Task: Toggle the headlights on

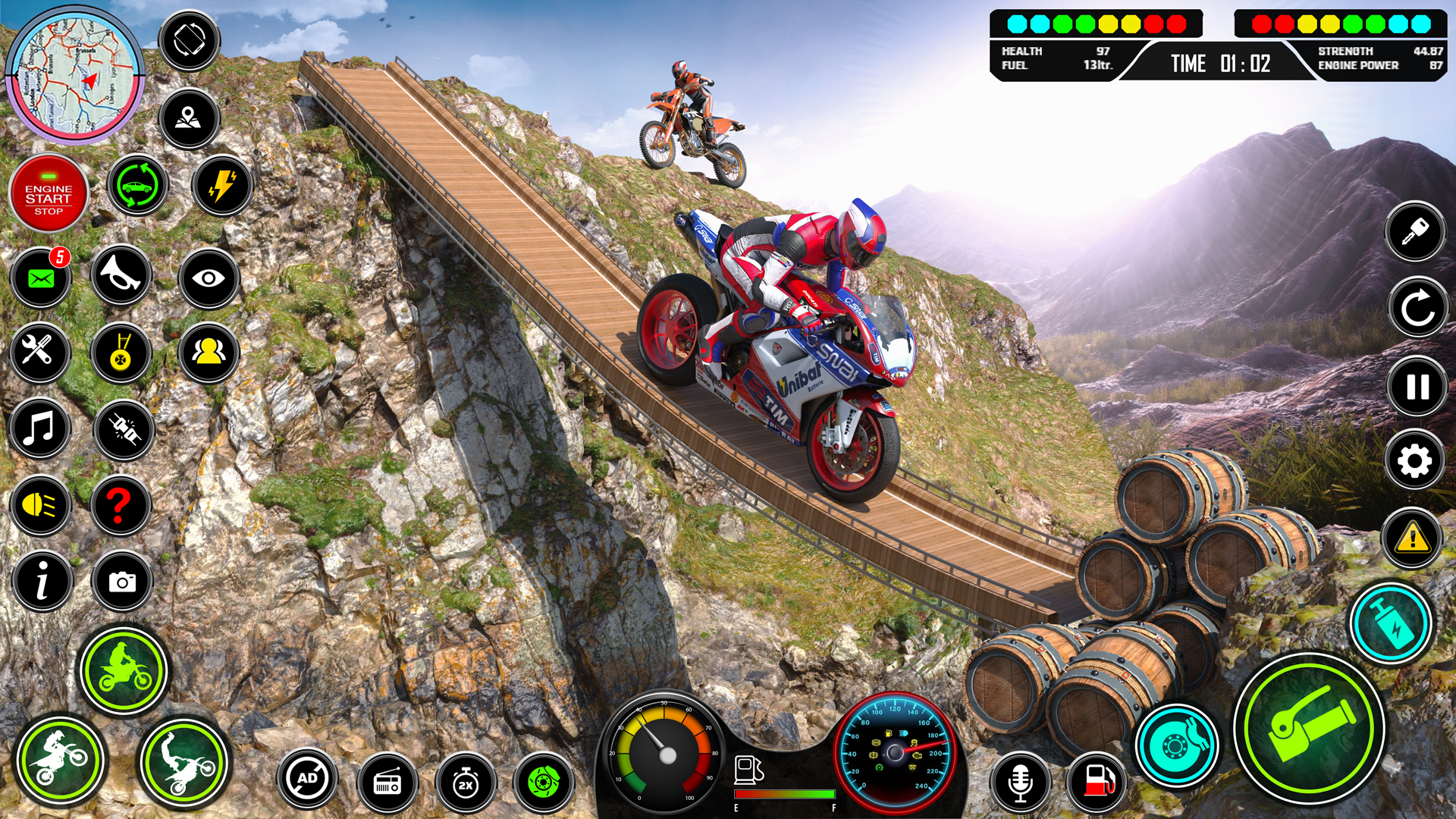Action: (42, 506)
